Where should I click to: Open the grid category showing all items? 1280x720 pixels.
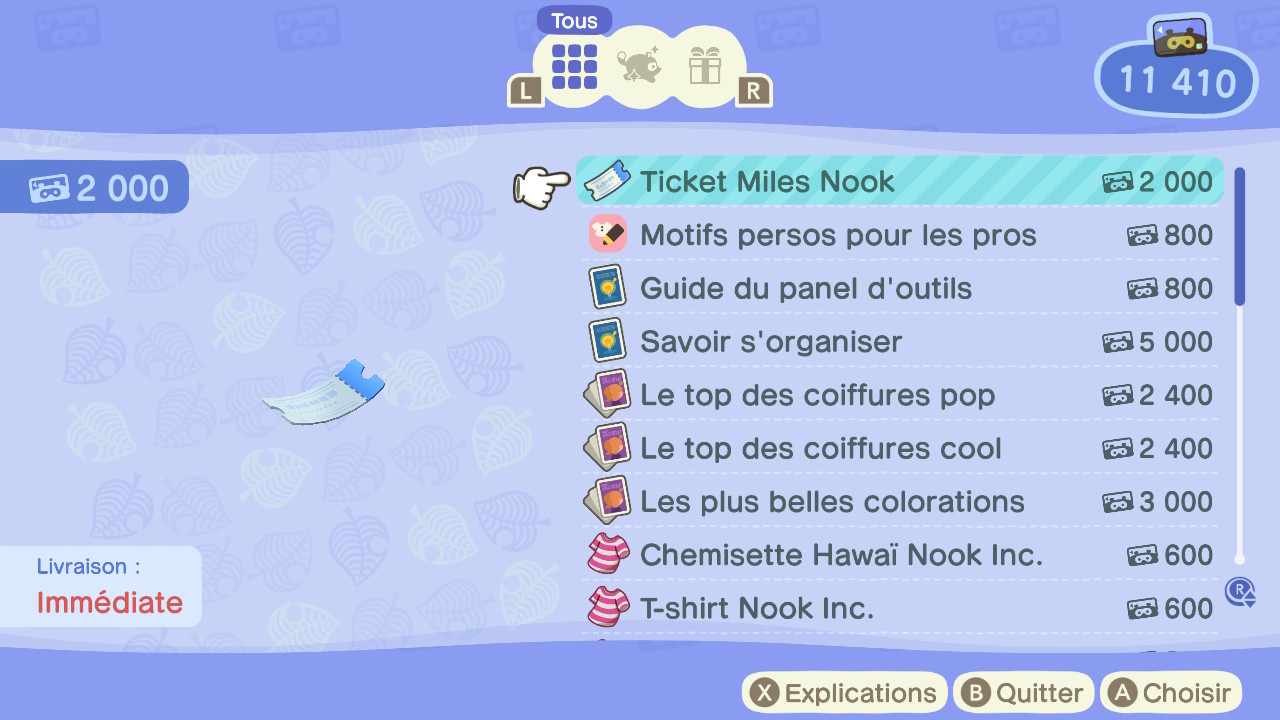coord(573,65)
